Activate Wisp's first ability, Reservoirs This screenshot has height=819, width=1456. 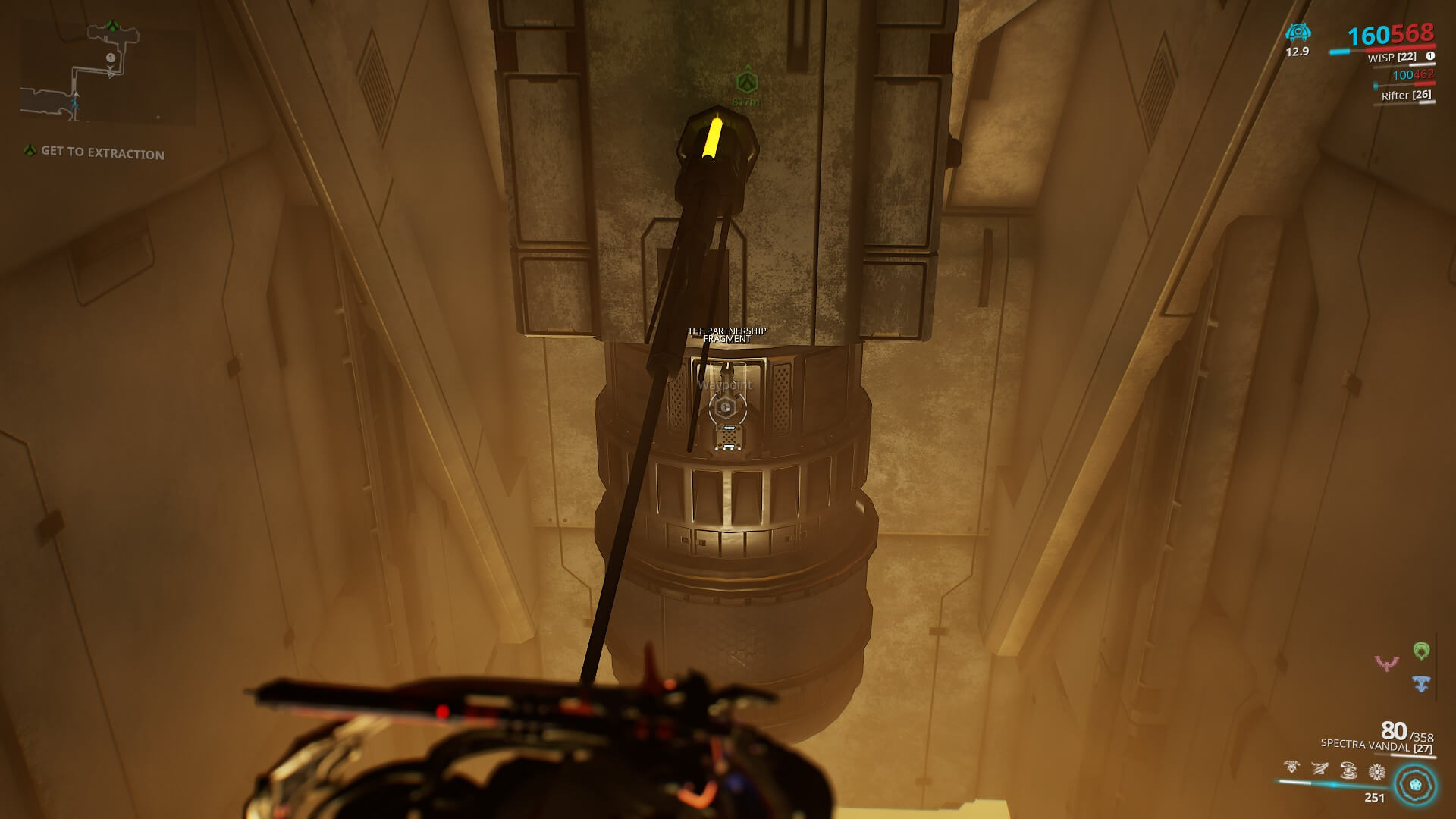(1291, 769)
